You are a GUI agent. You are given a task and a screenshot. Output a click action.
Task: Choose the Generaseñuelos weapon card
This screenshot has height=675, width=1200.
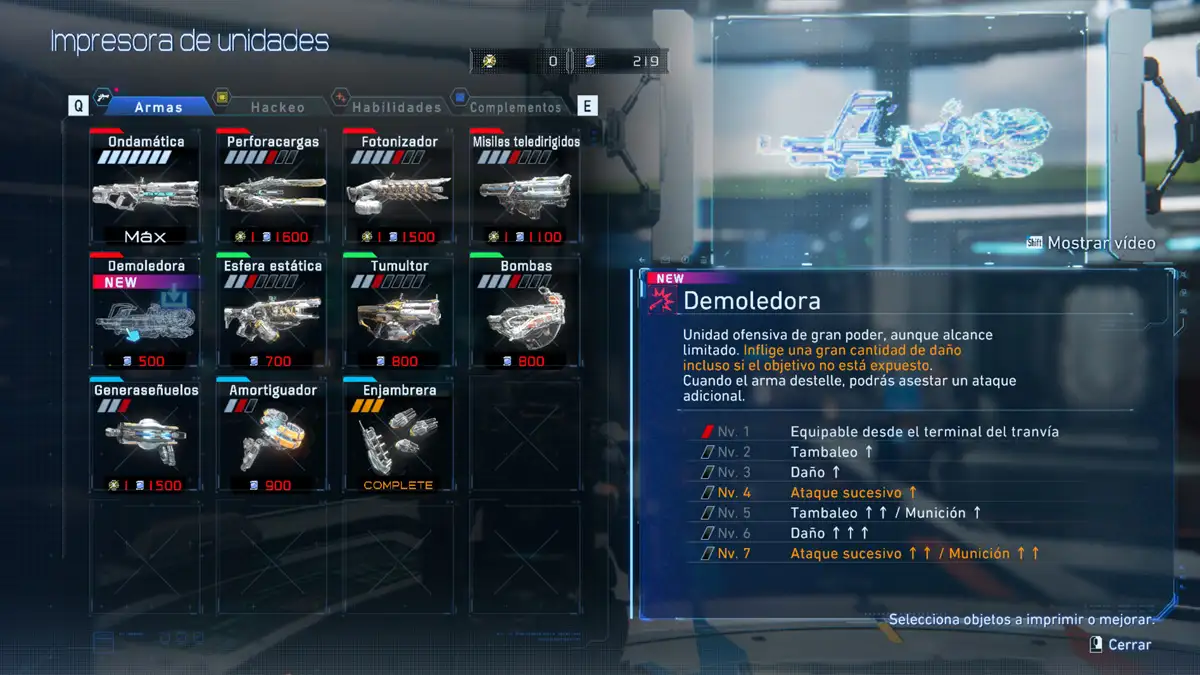145,436
